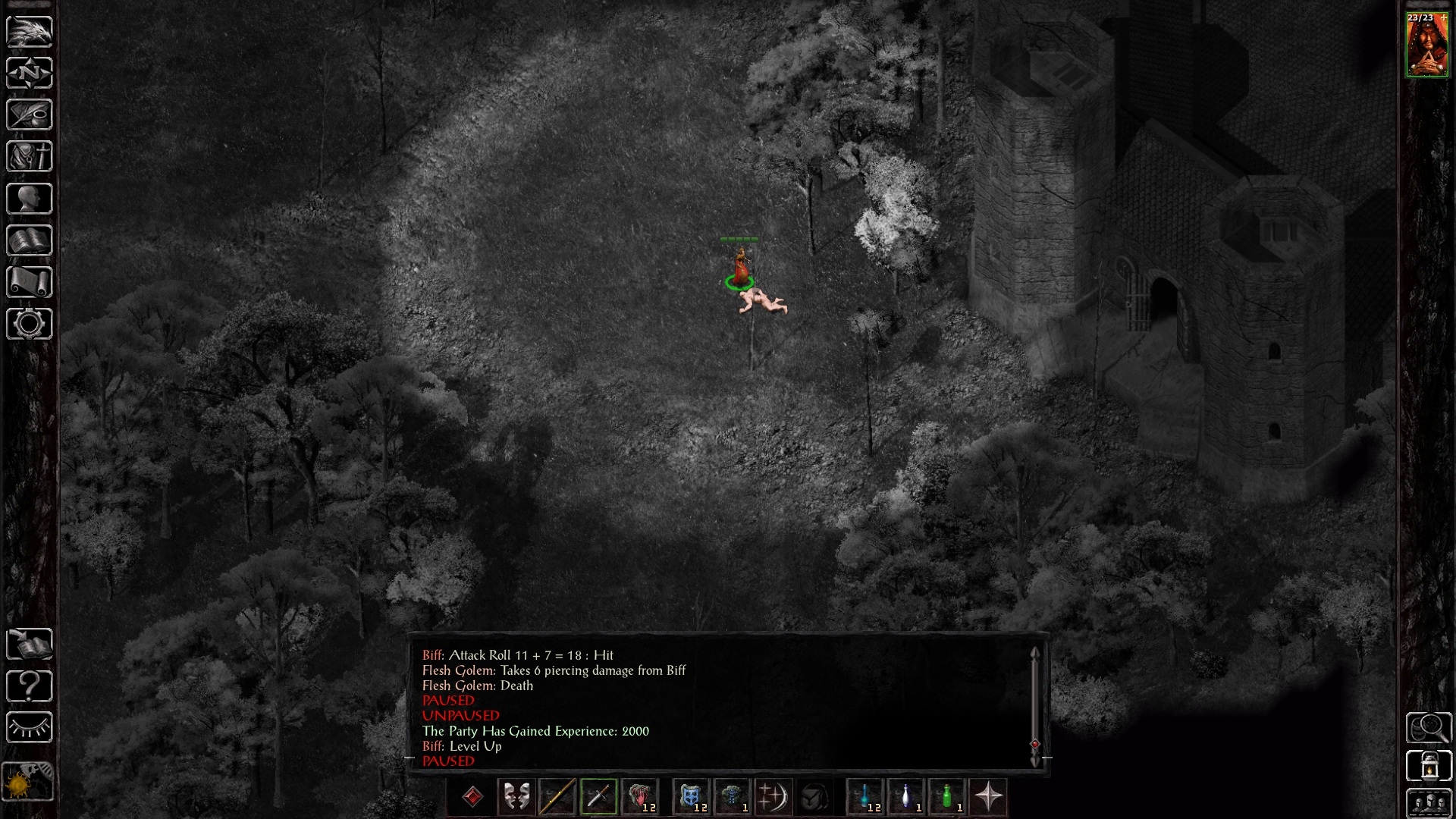Open the area map compass button
This screenshot has width=1456, height=819.
coord(30,74)
